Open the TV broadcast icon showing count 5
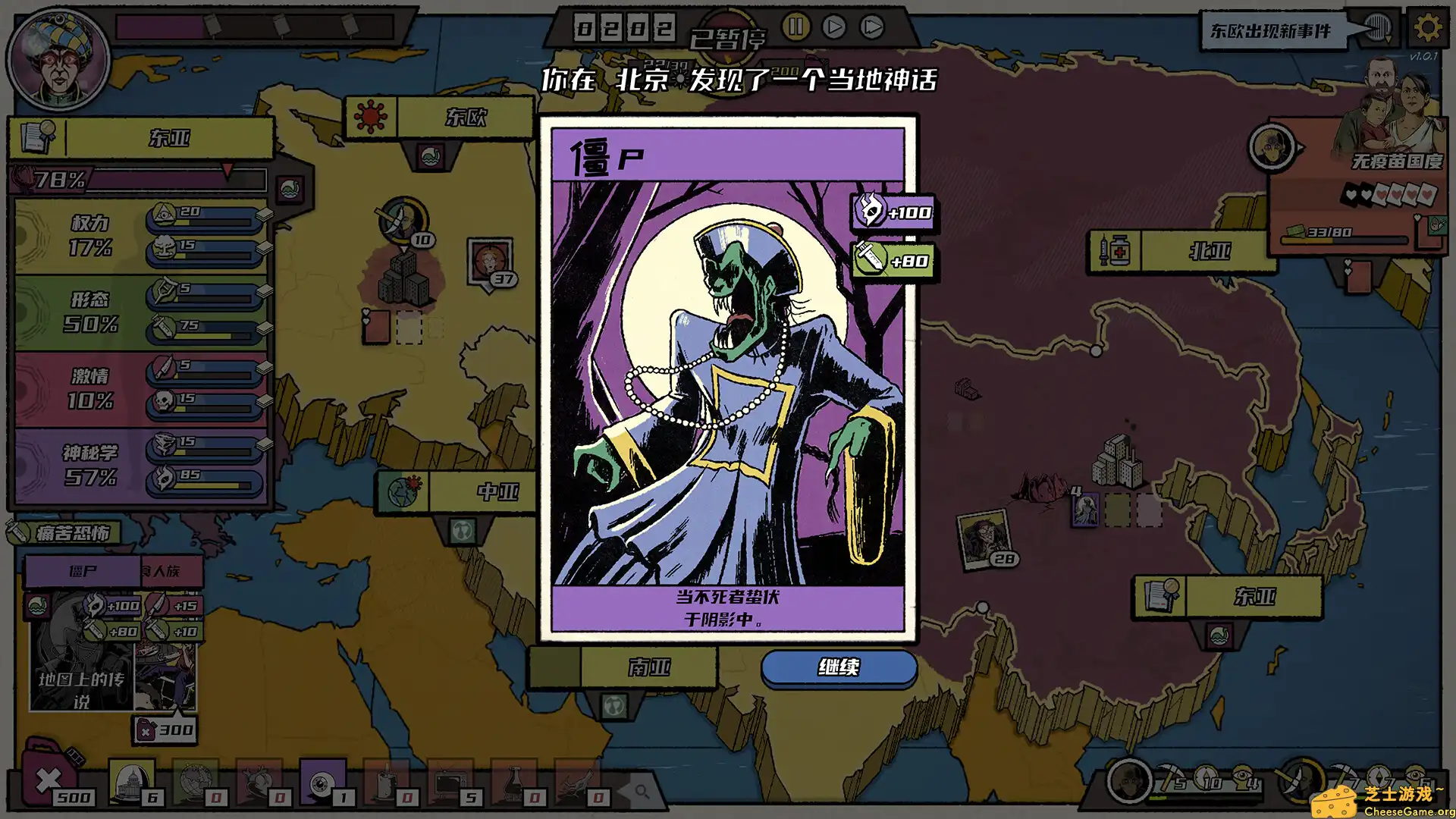 [x=450, y=783]
